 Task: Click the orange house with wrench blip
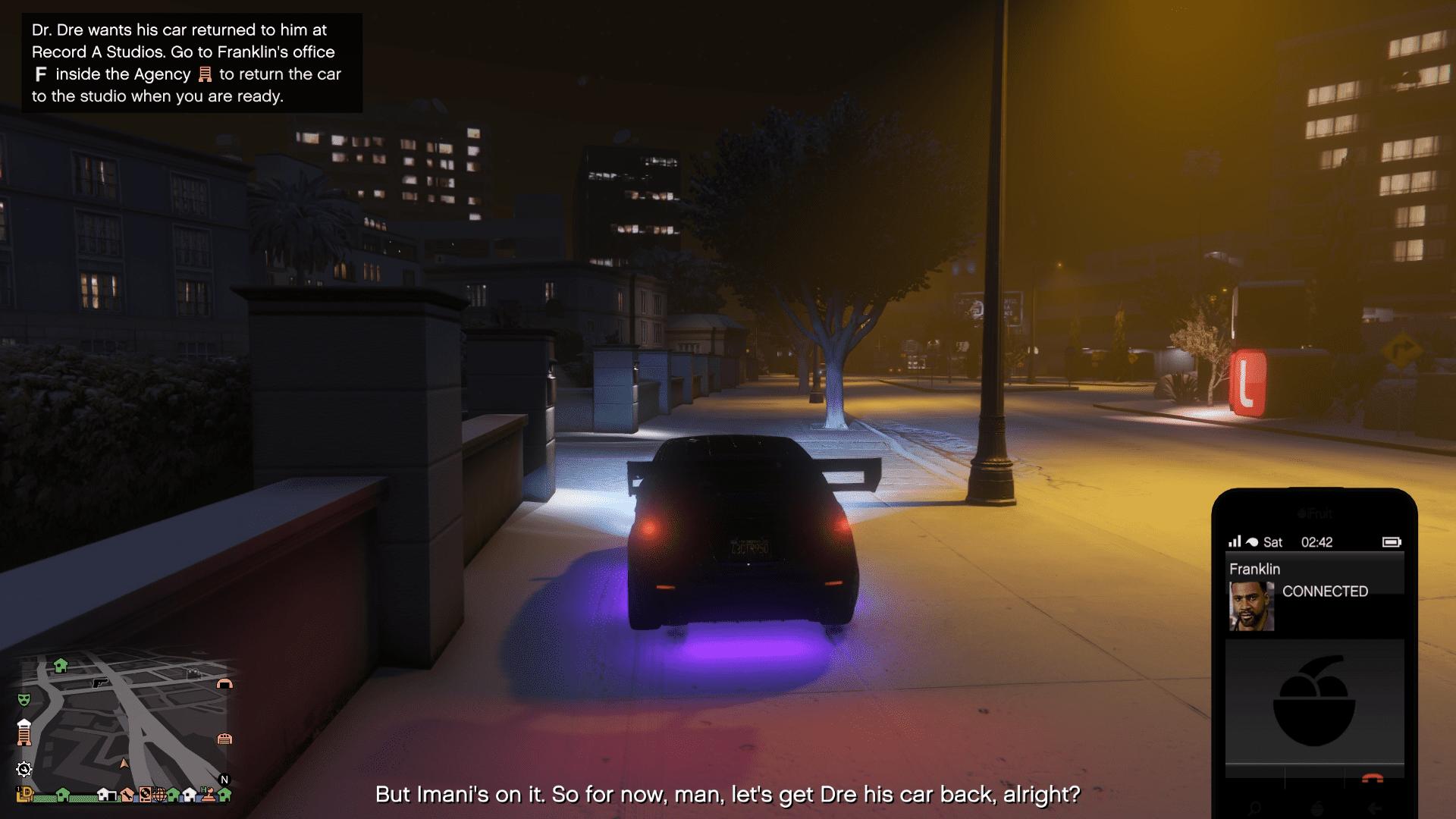(127, 795)
